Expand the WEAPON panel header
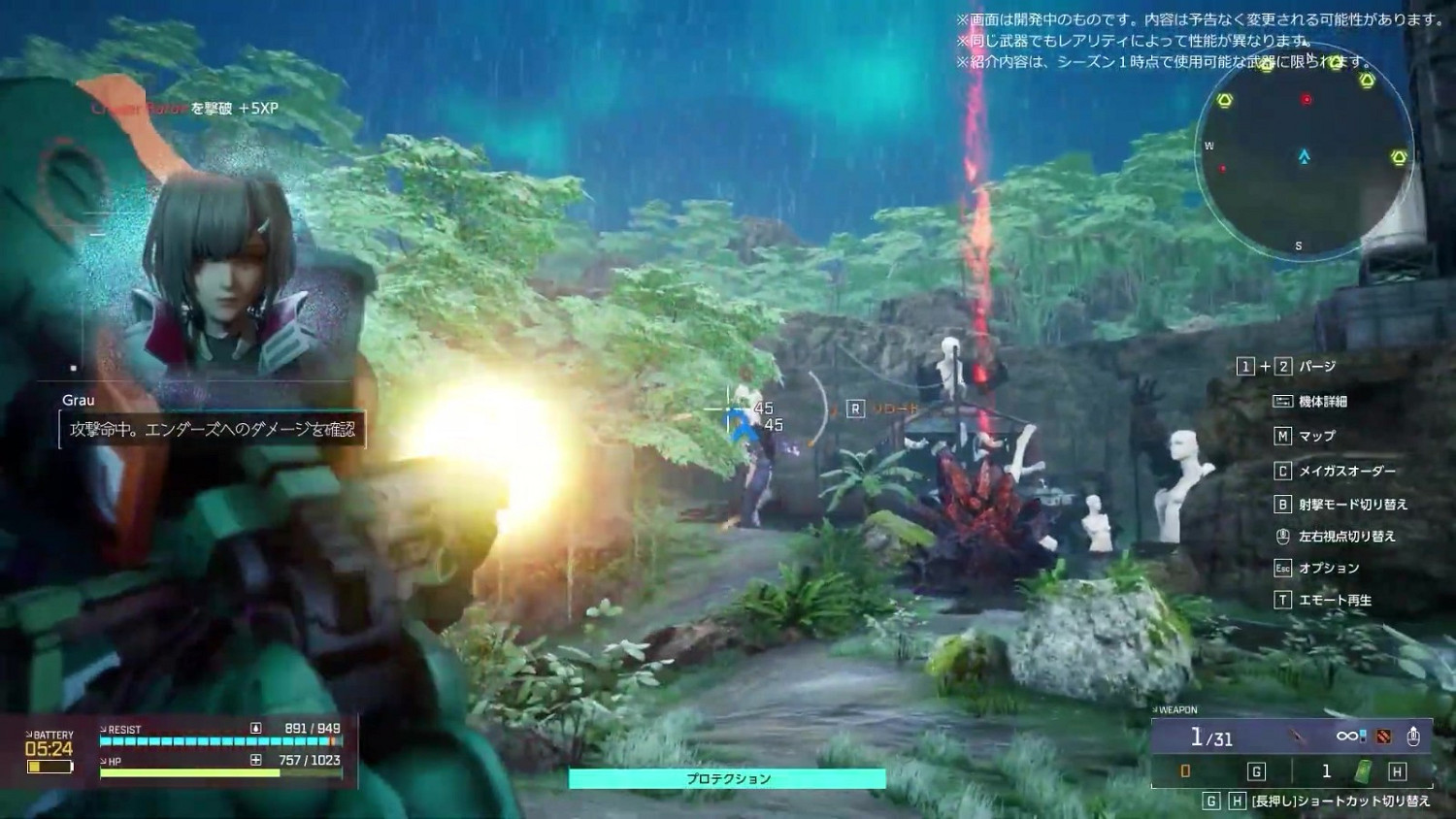1456x819 pixels. [x=1176, y=709]
